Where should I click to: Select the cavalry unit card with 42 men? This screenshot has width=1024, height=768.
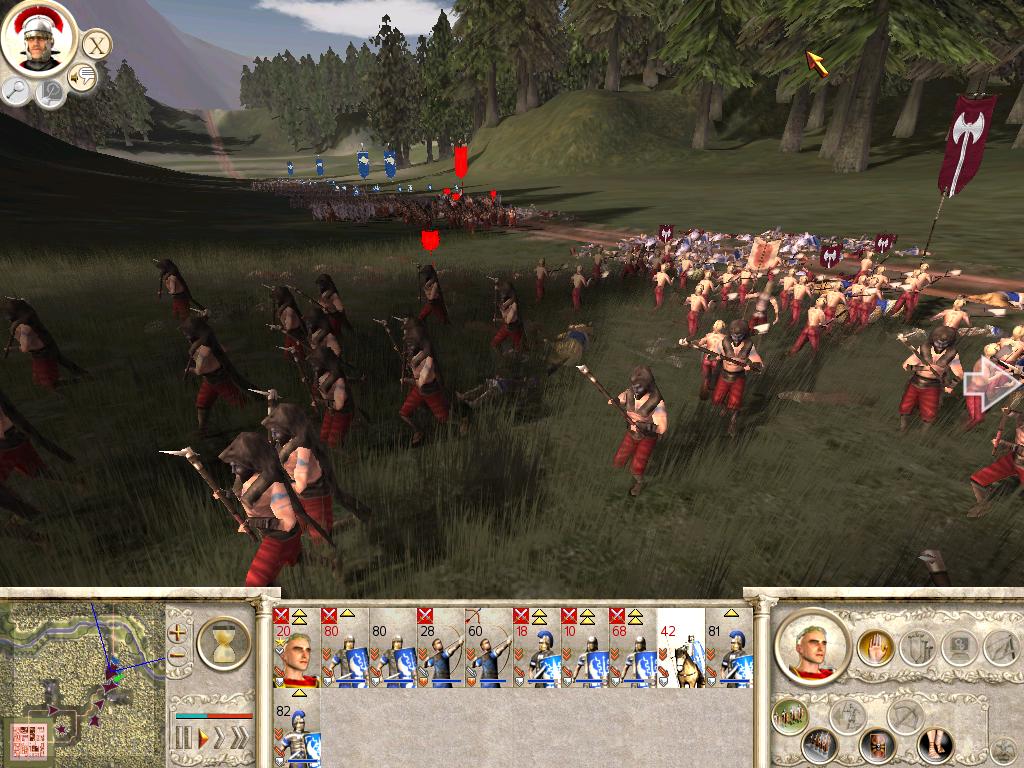point(680,648)
